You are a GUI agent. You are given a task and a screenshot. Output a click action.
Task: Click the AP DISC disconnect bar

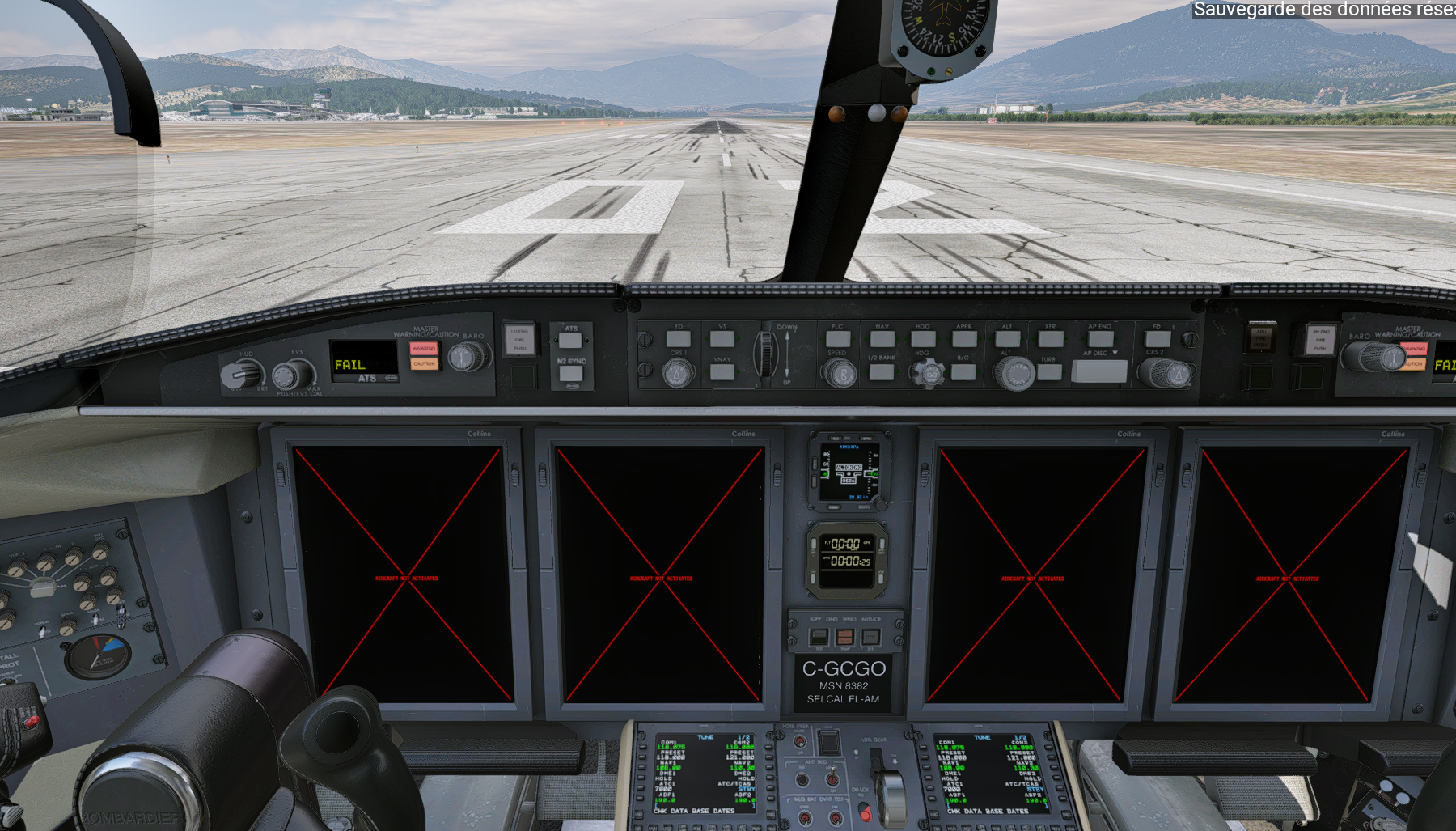tap(1098, 371)
